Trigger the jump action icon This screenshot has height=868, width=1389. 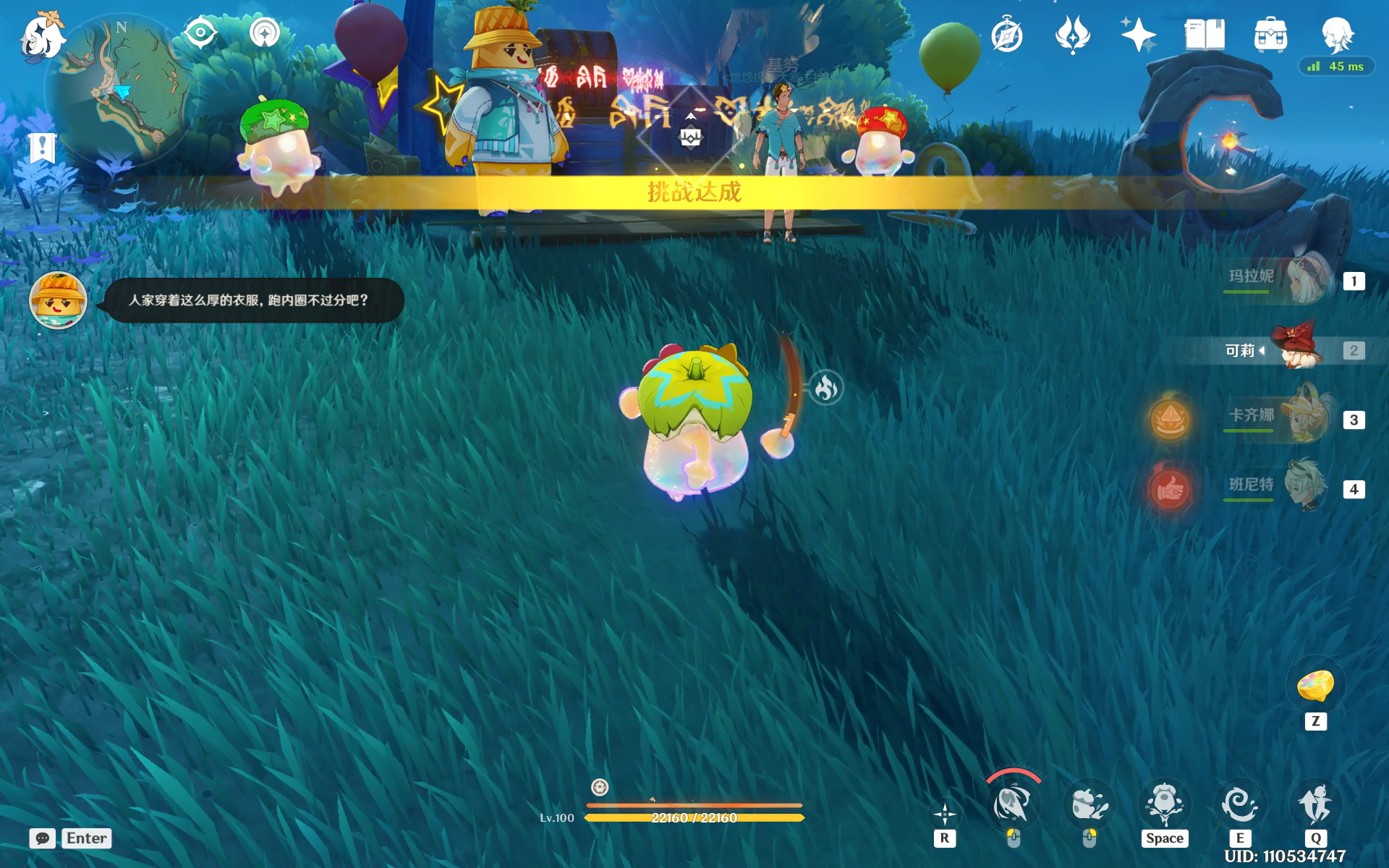coord(1164,805)
